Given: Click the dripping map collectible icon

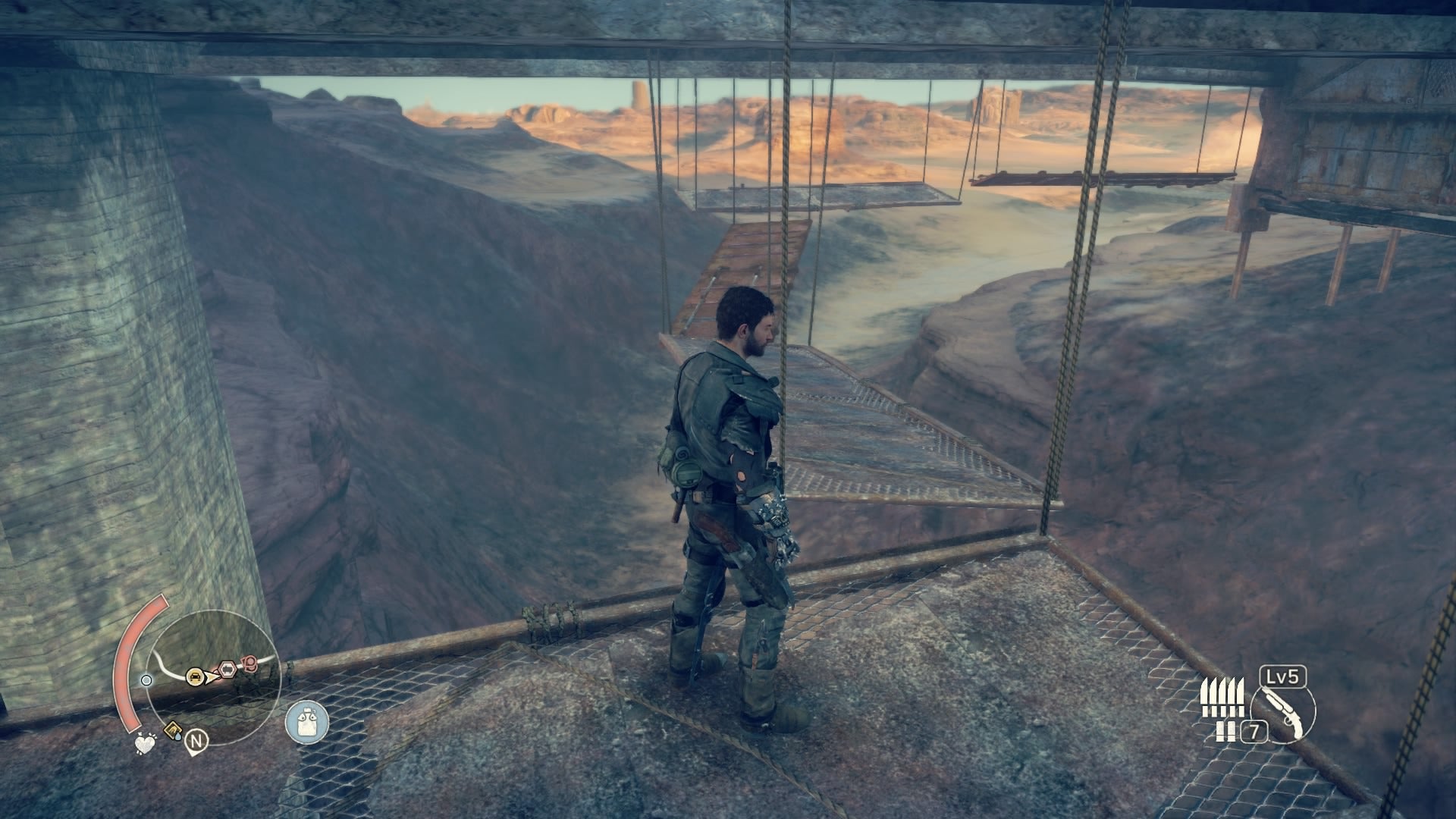Looking at the screenshot, I should click(174, 730).
